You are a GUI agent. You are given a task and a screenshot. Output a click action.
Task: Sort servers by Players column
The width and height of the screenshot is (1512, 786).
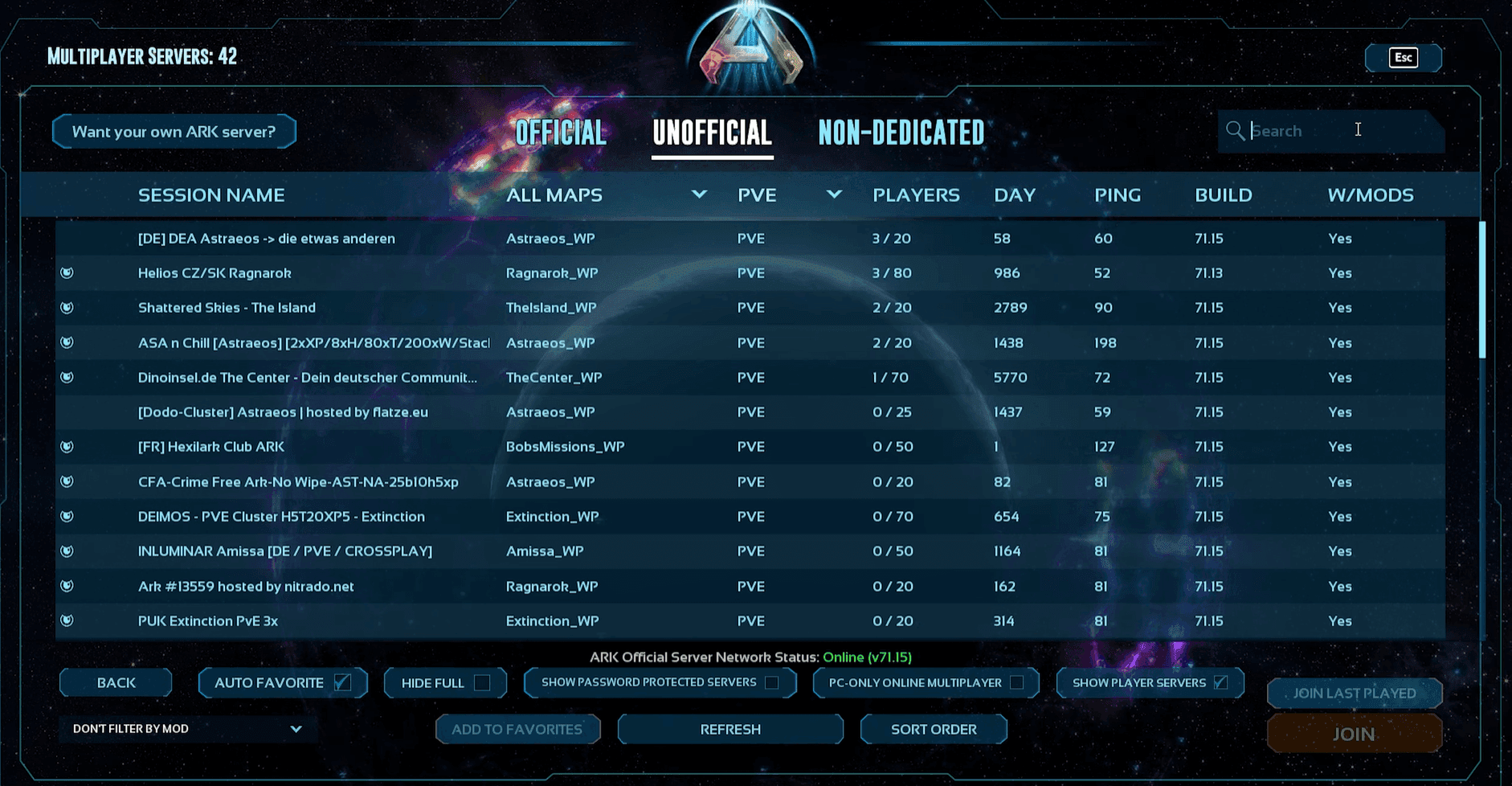point(916,194)
